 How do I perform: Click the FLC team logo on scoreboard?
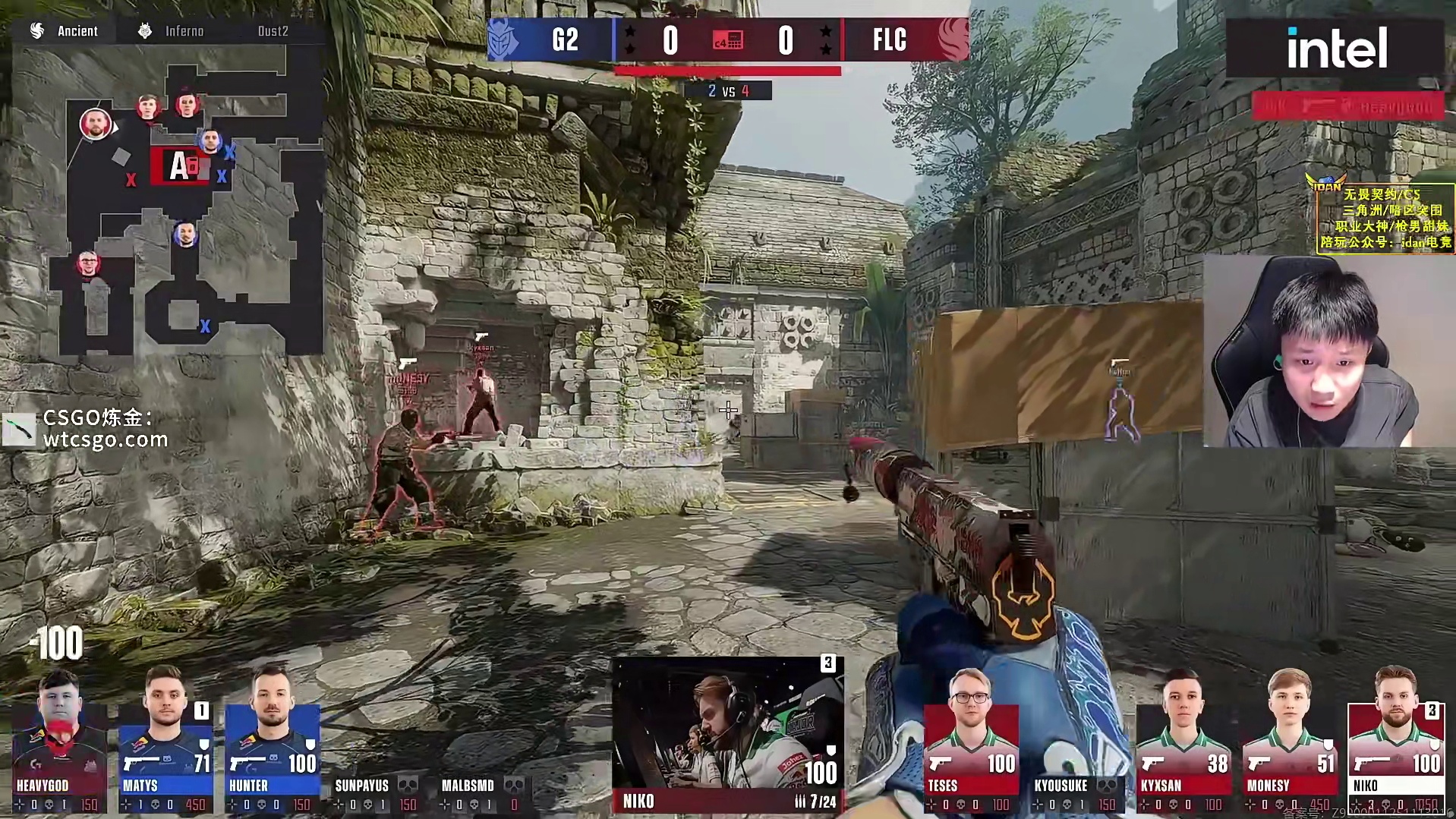952,39
